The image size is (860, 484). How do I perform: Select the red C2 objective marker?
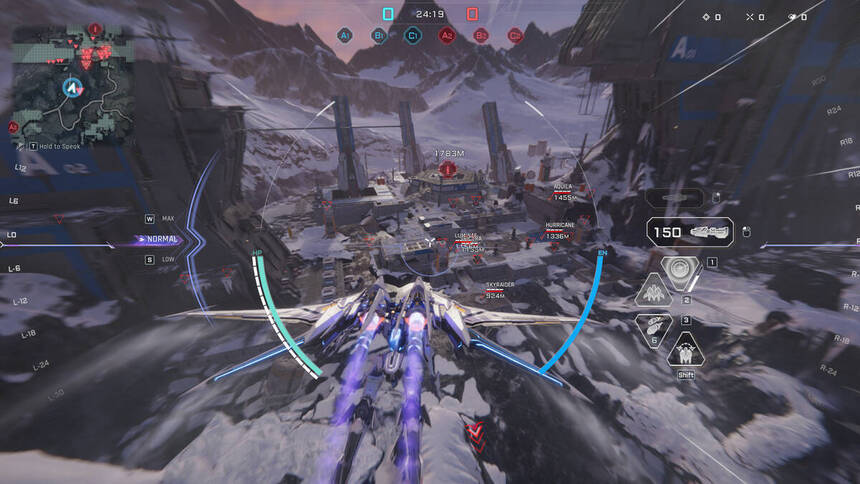[515, 35]
